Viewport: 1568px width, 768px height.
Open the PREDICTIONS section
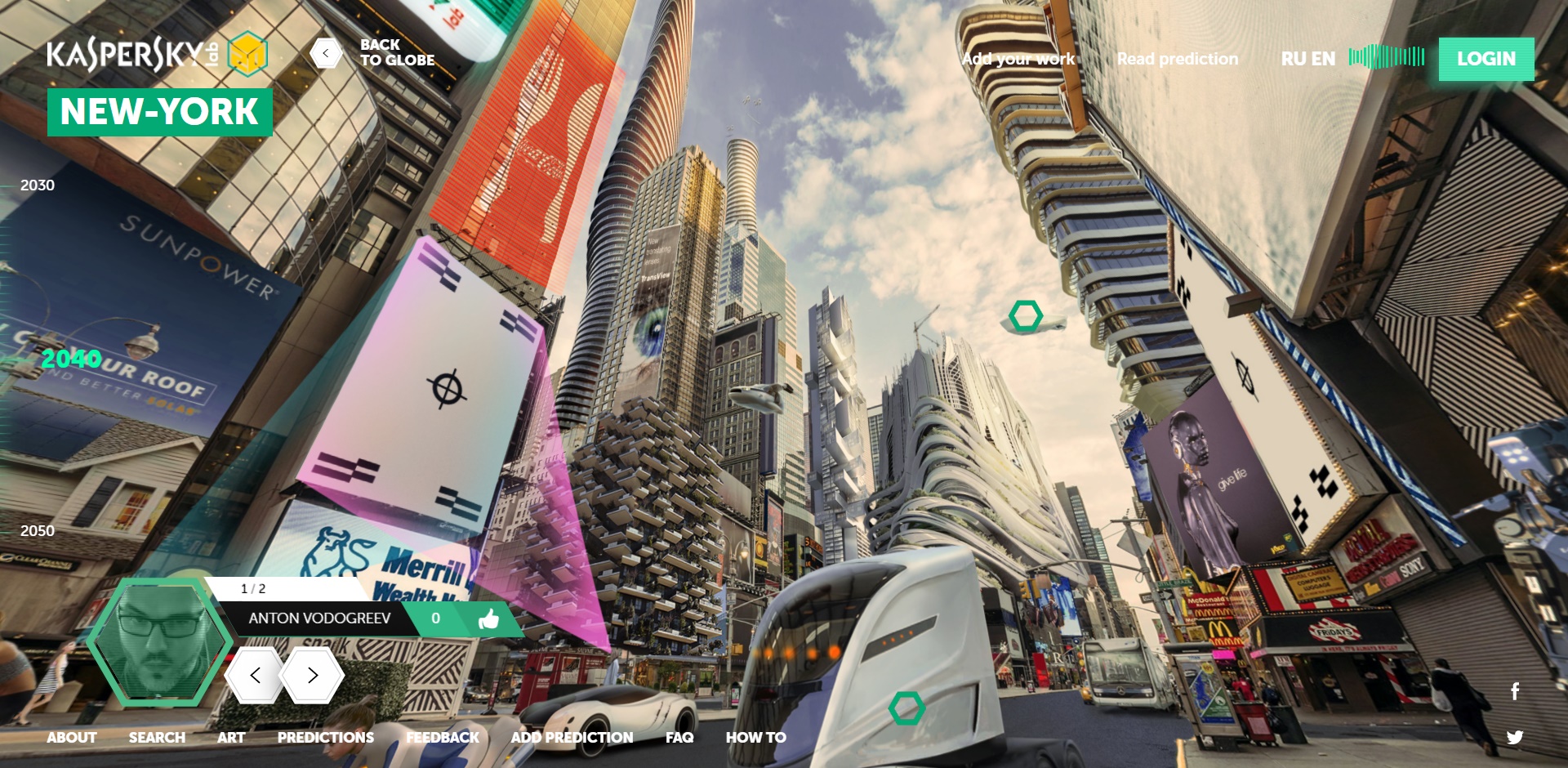[x=325, y=737]
